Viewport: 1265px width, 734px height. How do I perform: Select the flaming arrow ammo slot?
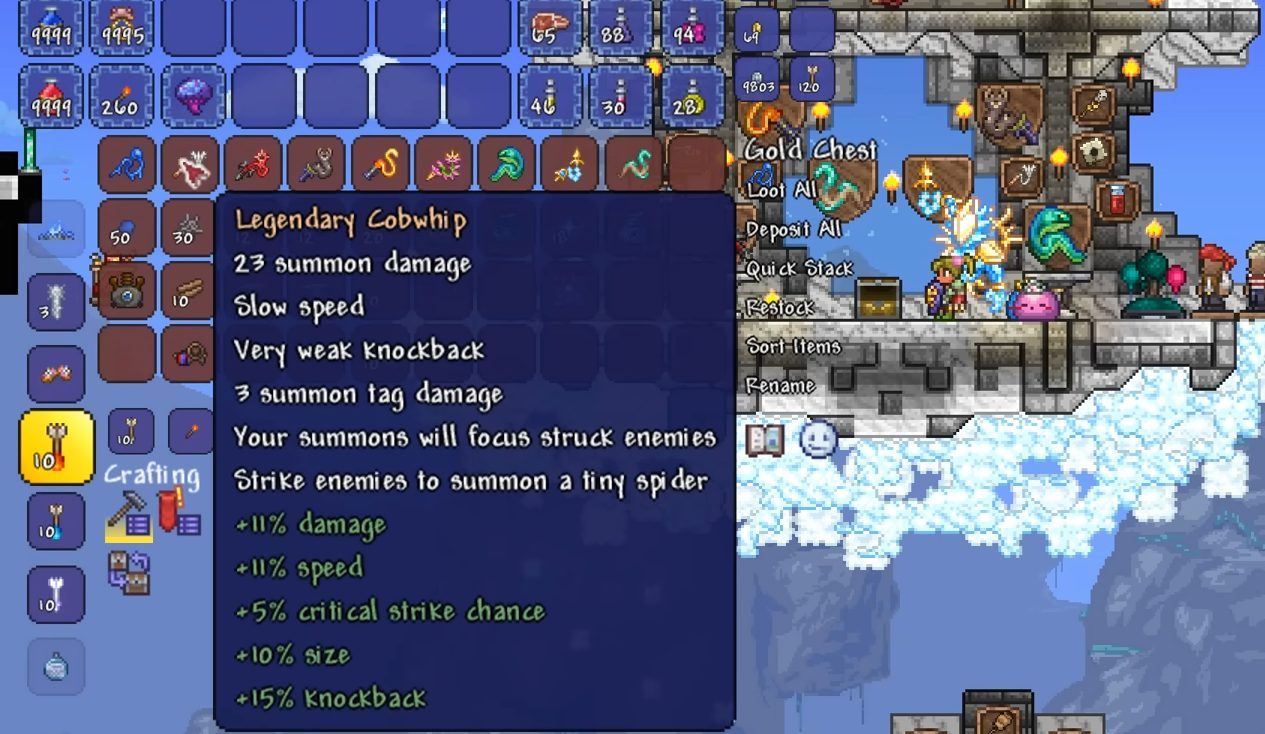[57, 447]
